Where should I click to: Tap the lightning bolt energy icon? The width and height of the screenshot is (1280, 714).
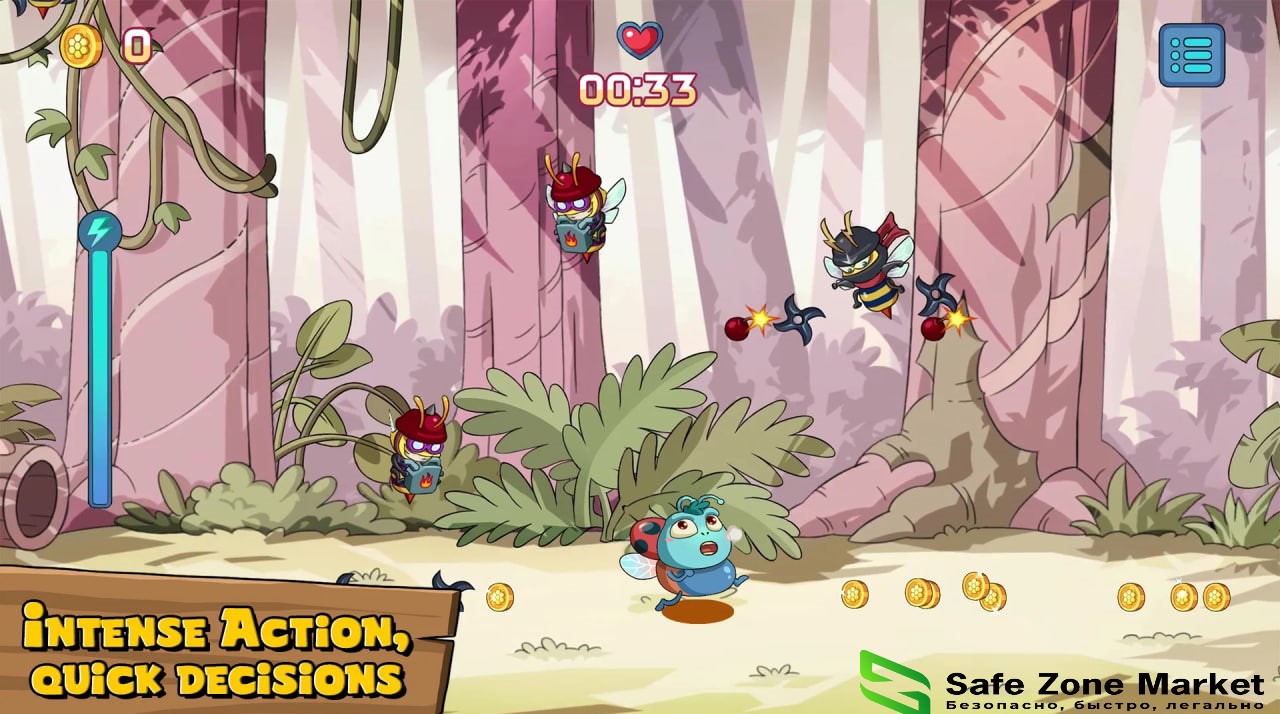[100, 232]
